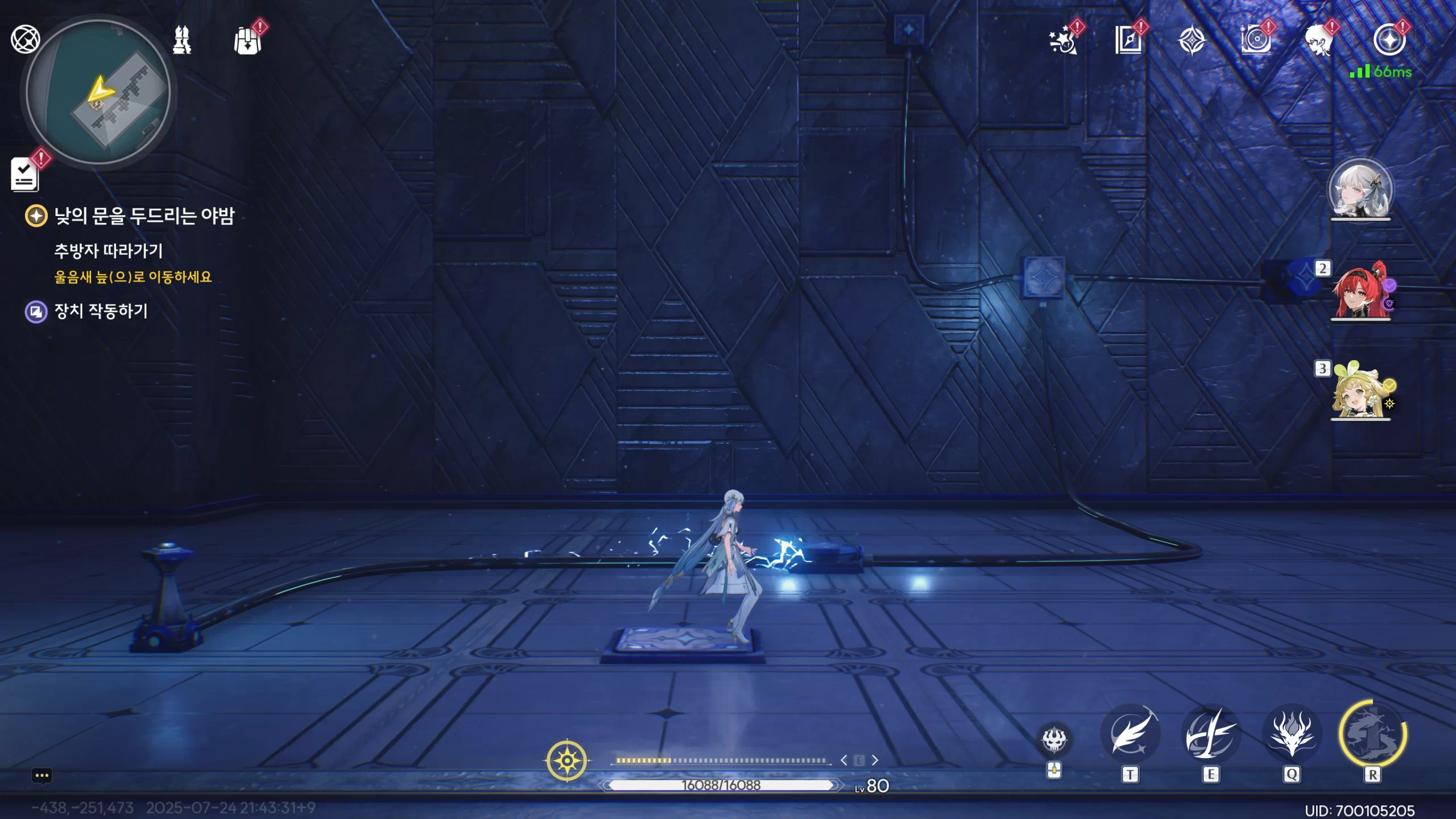Activate the resonance skill slash icon
This screenshot has height=819, width=1456.
click(1211, 734)
